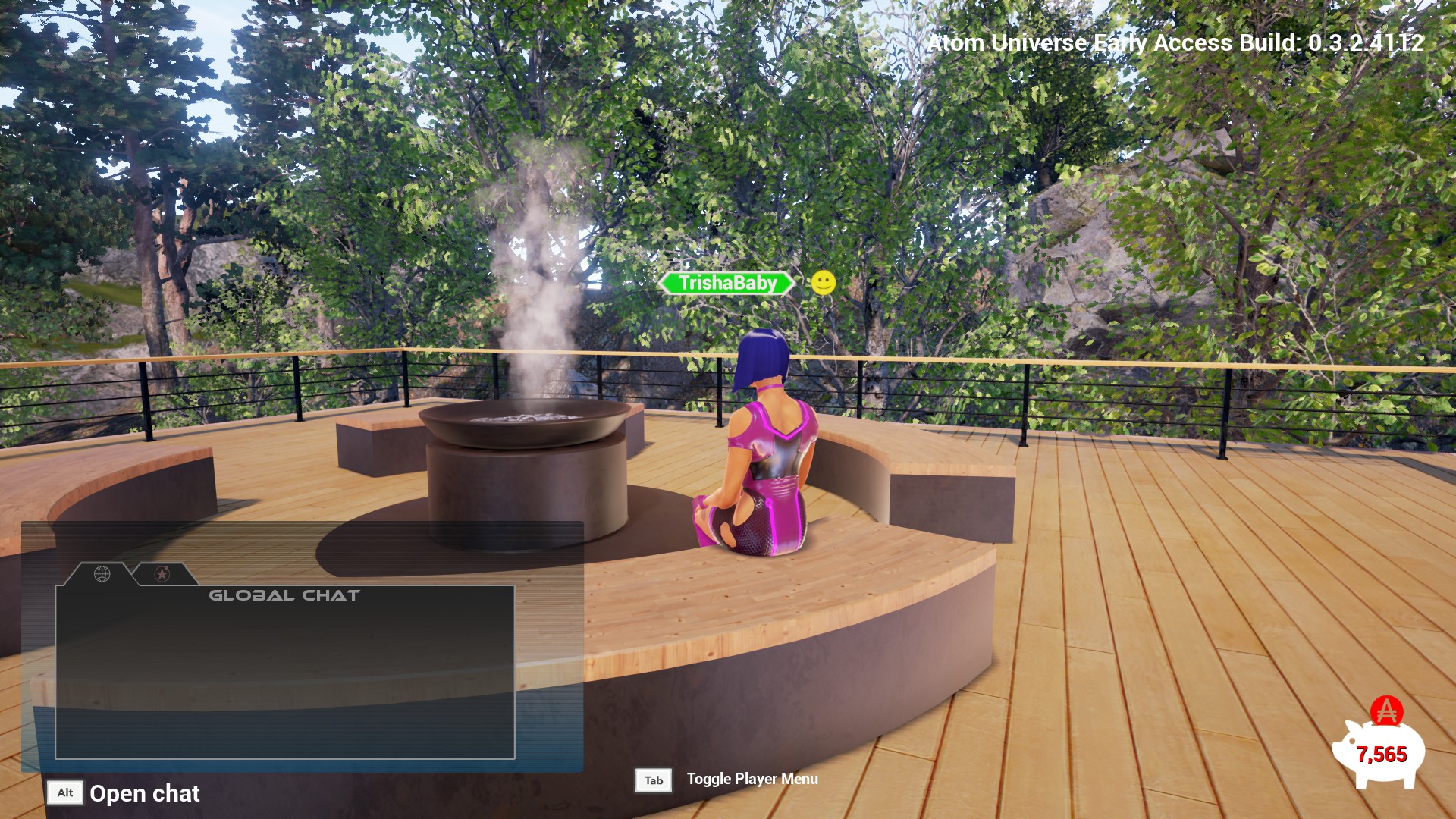This screenshot has width=1456, height=819.
Task: Switch to the globe chat tab
Action: point(102,574)
